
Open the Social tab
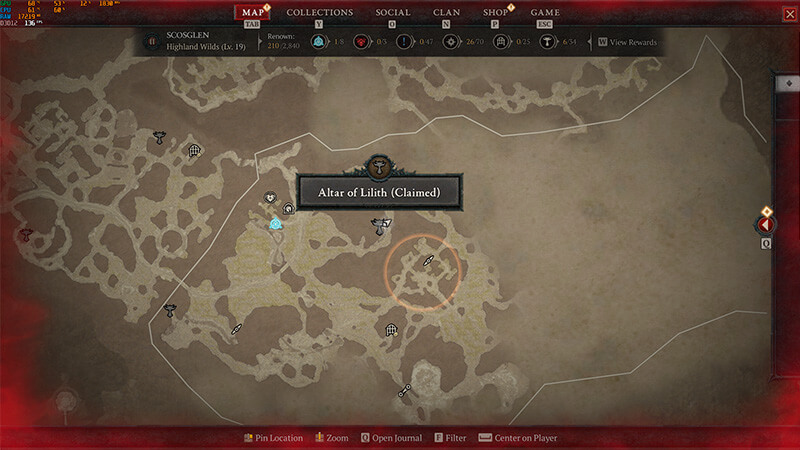[x=393, y=13]
